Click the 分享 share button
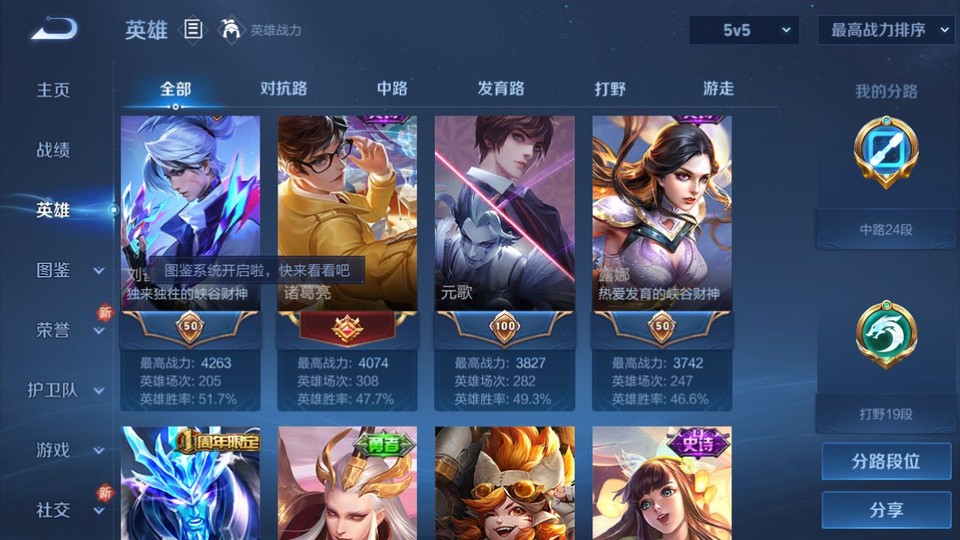960x540 pixels. point(886,510)
